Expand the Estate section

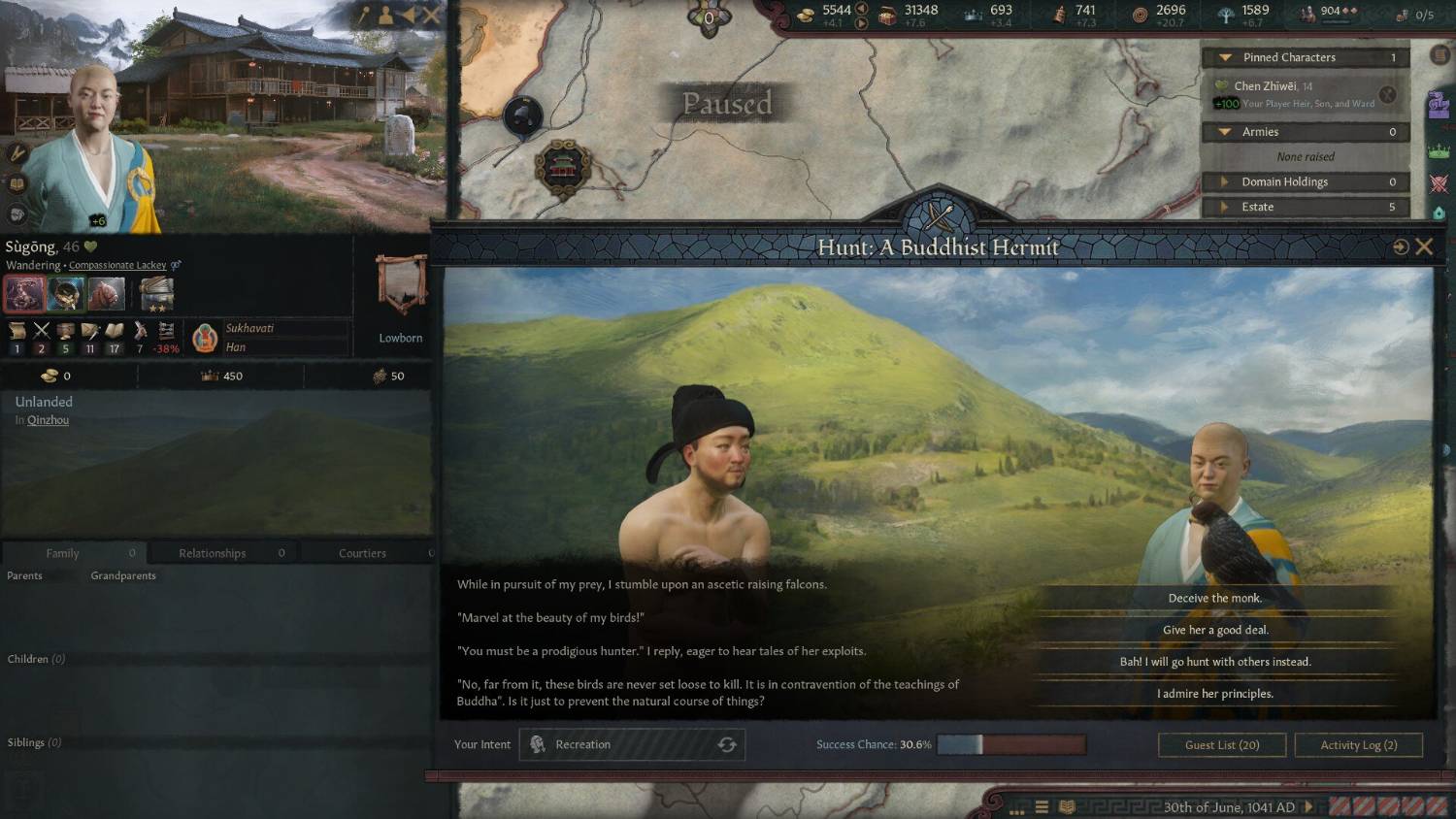[1225, 207]
